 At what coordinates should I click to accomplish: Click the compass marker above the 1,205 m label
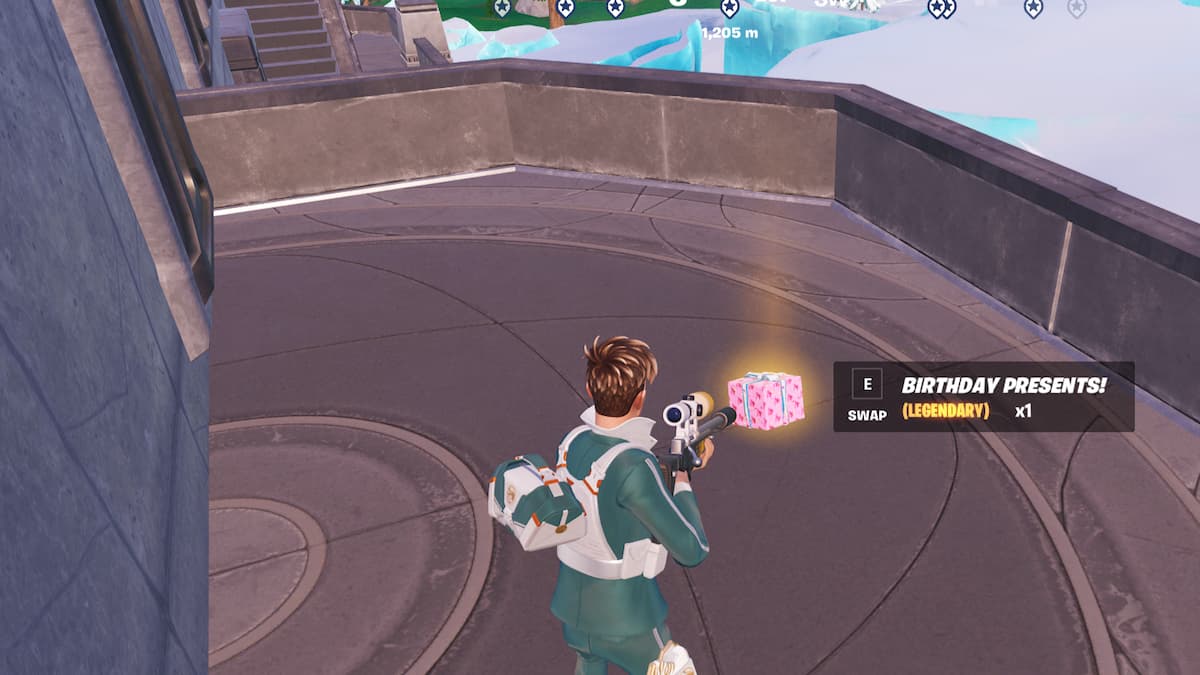coord(730,9)
